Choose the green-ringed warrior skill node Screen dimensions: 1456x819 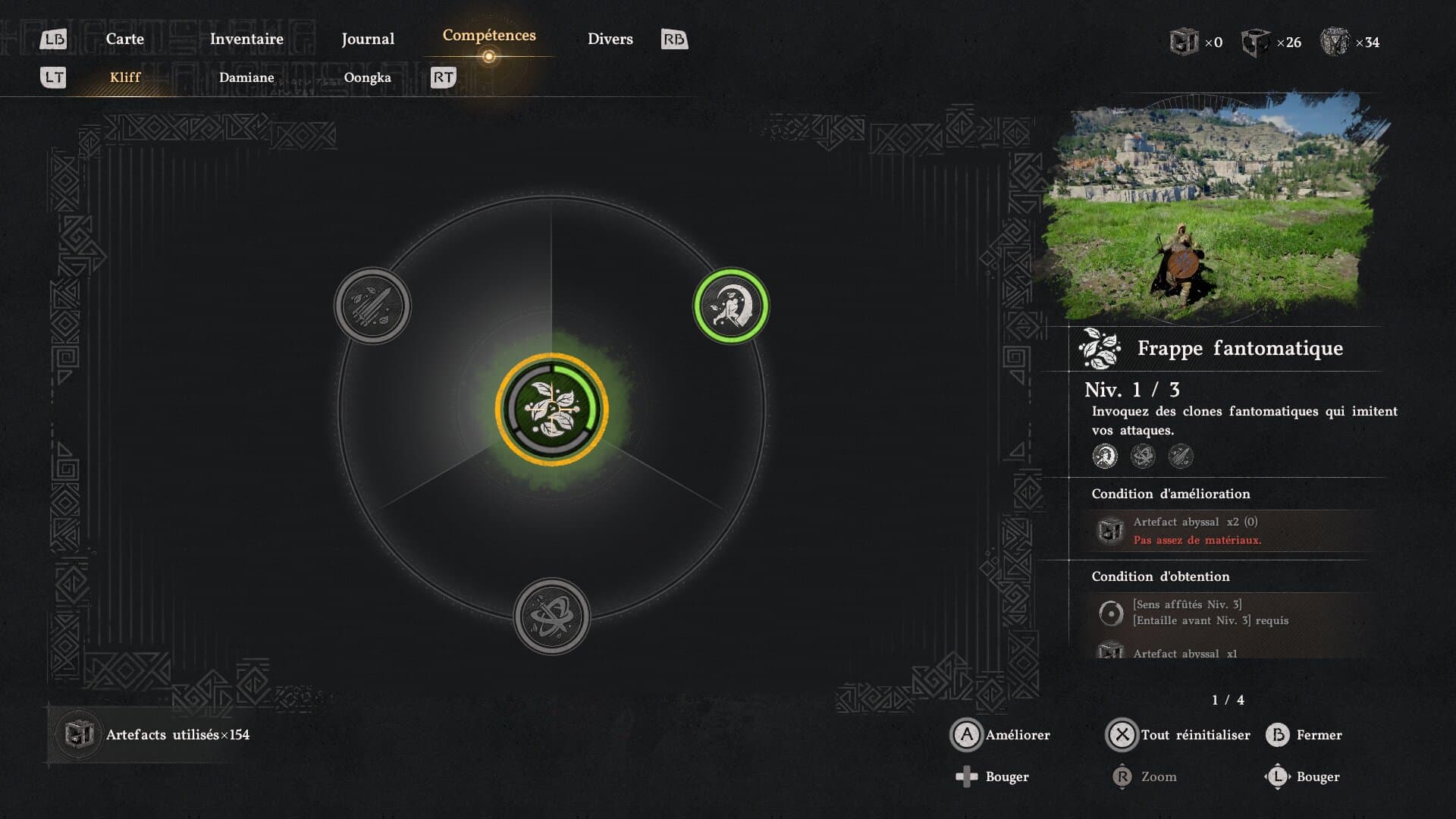tap(731, 306)
